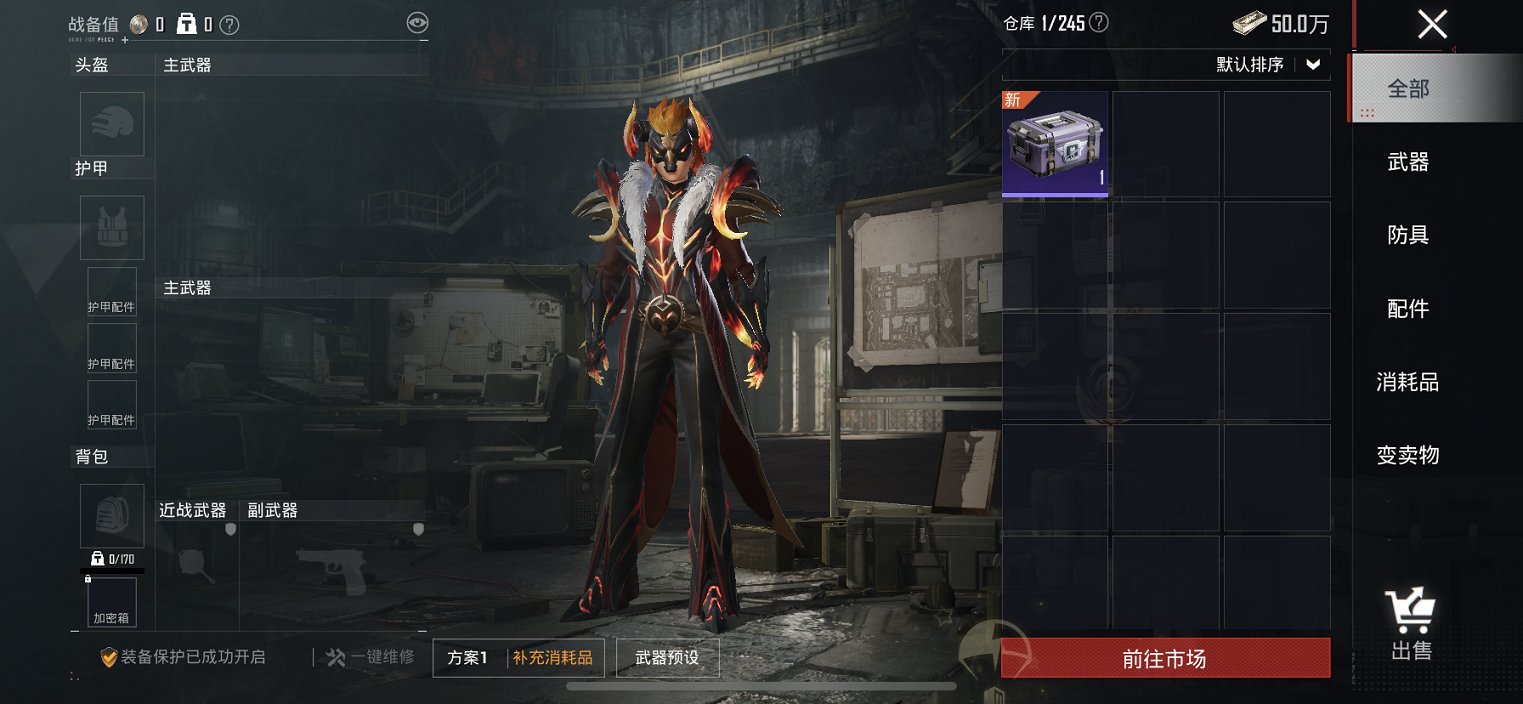The width and height of the screenshot is (1523, 704).
Task: Show the 配件 category tab
Action: pos(1408,309)
